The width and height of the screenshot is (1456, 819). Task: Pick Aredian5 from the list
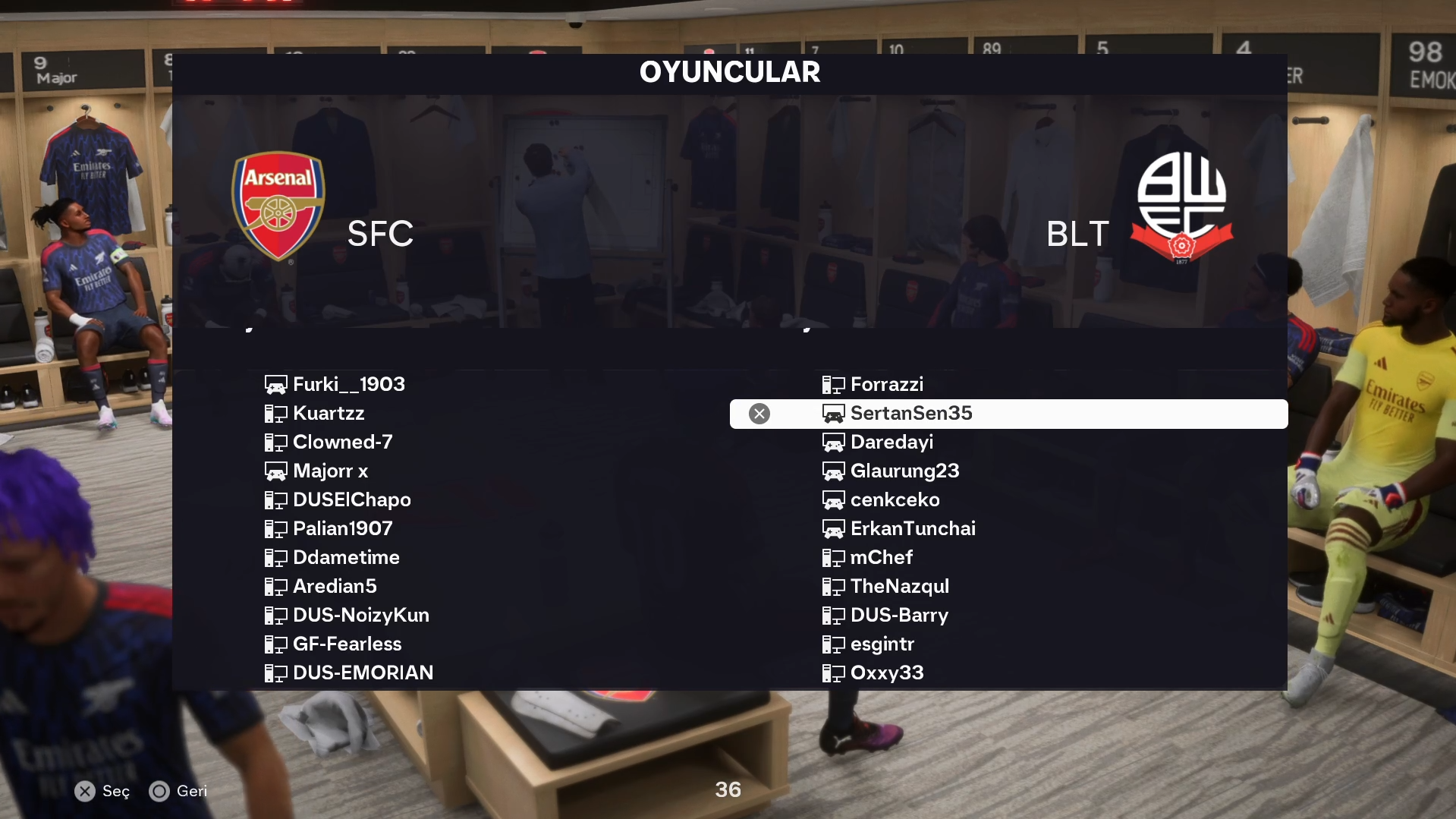click(335, 587)
